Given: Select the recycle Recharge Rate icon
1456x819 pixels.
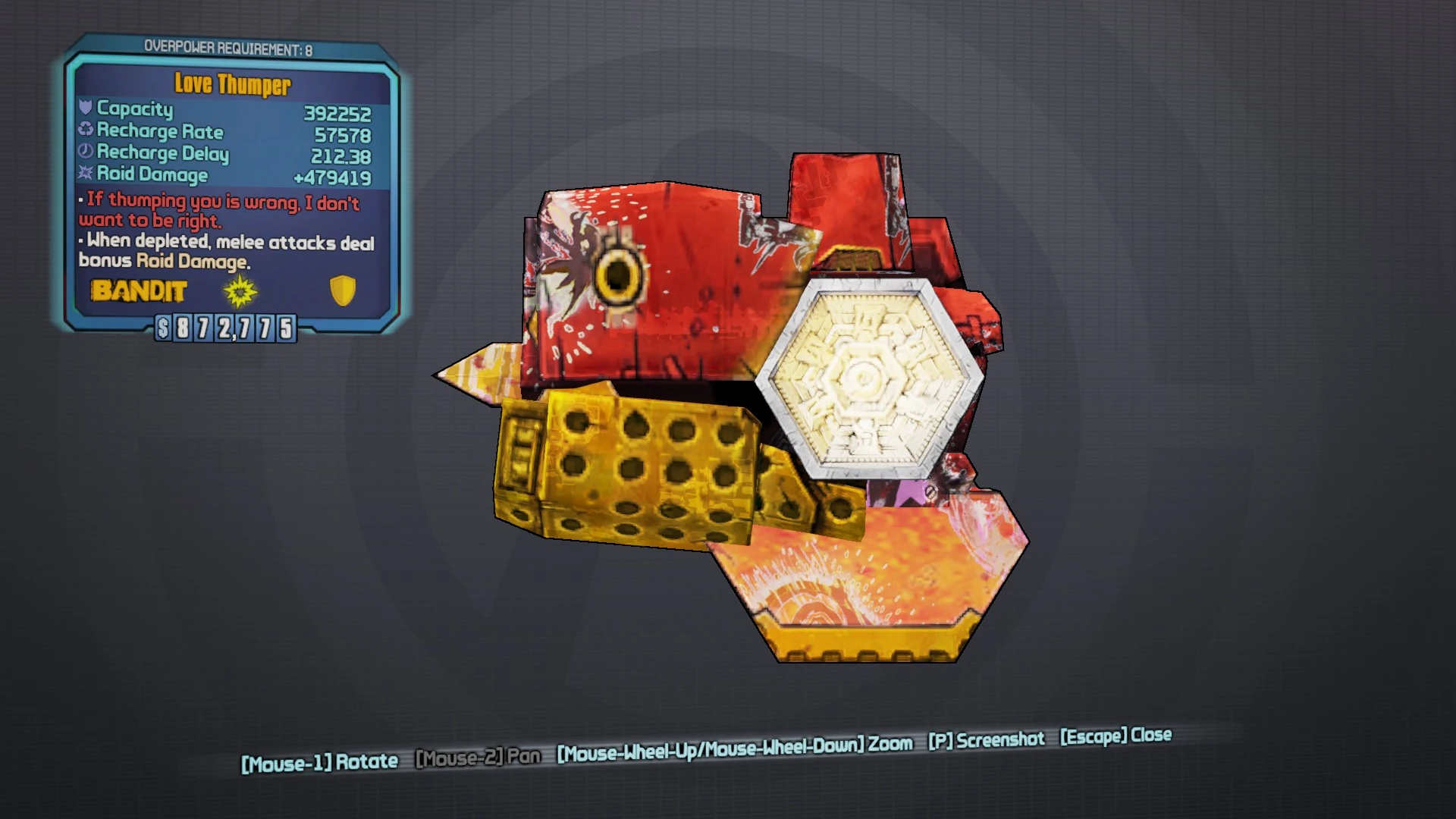Looking at the screenshot, I should click(86, 130).
